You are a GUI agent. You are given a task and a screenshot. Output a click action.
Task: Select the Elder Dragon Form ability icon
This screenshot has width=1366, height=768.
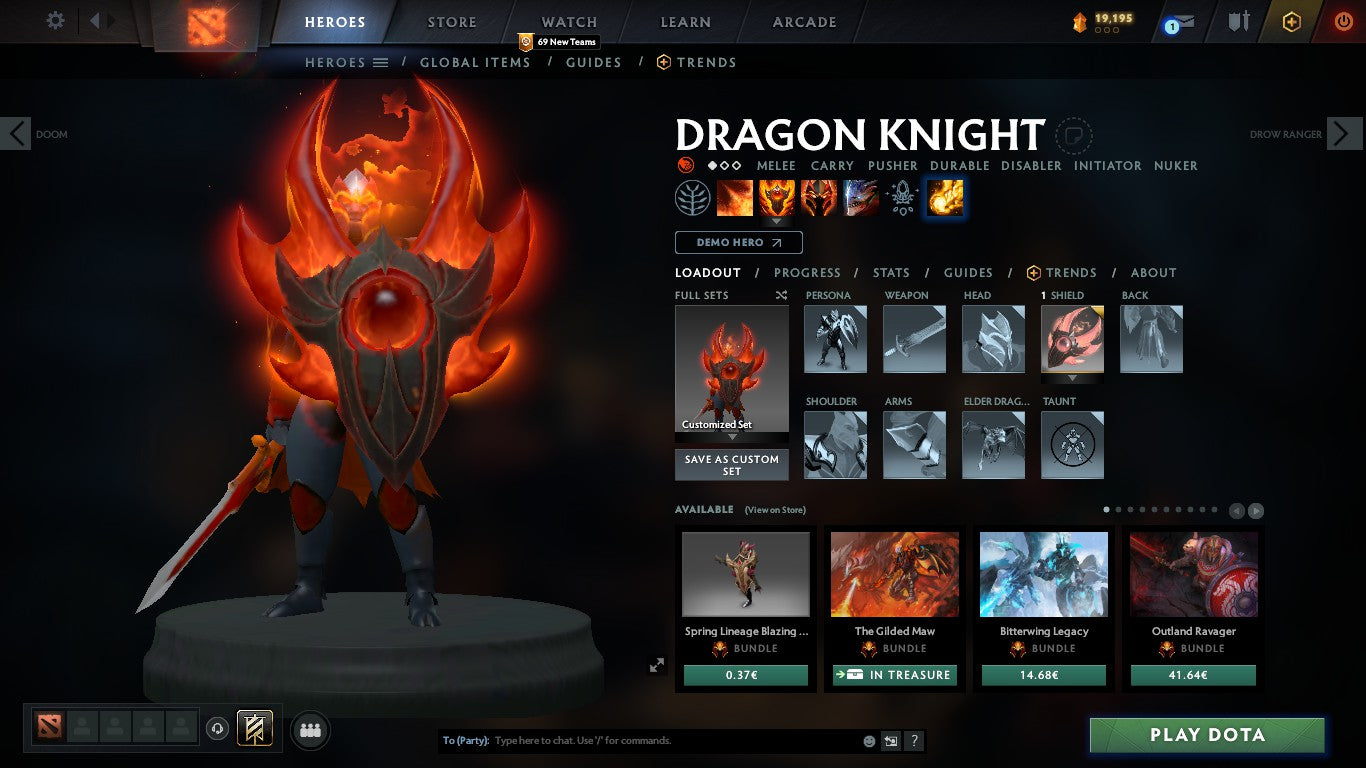pos(862,197)
